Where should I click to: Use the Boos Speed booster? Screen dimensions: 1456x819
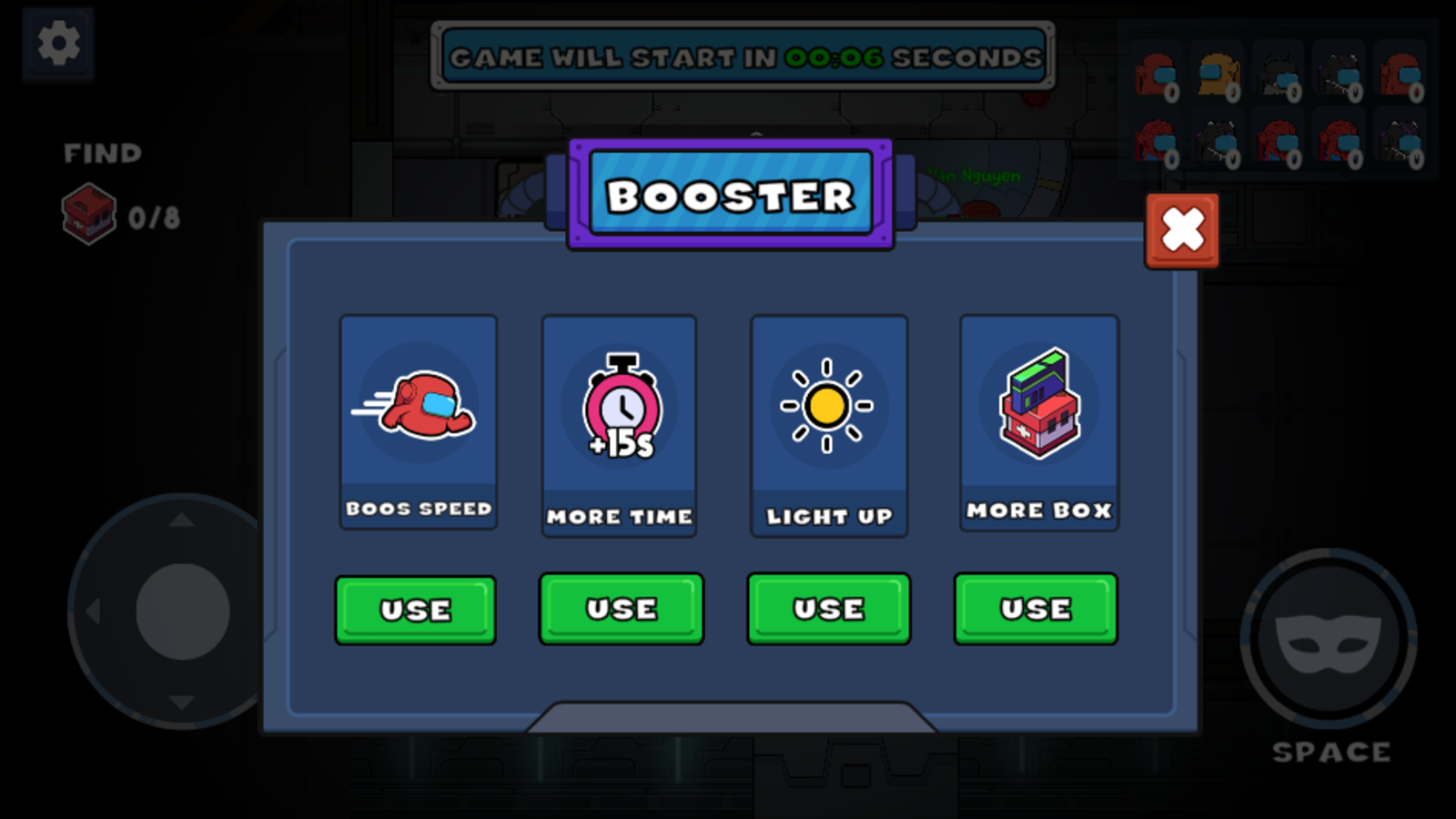(x=415, y=609)
